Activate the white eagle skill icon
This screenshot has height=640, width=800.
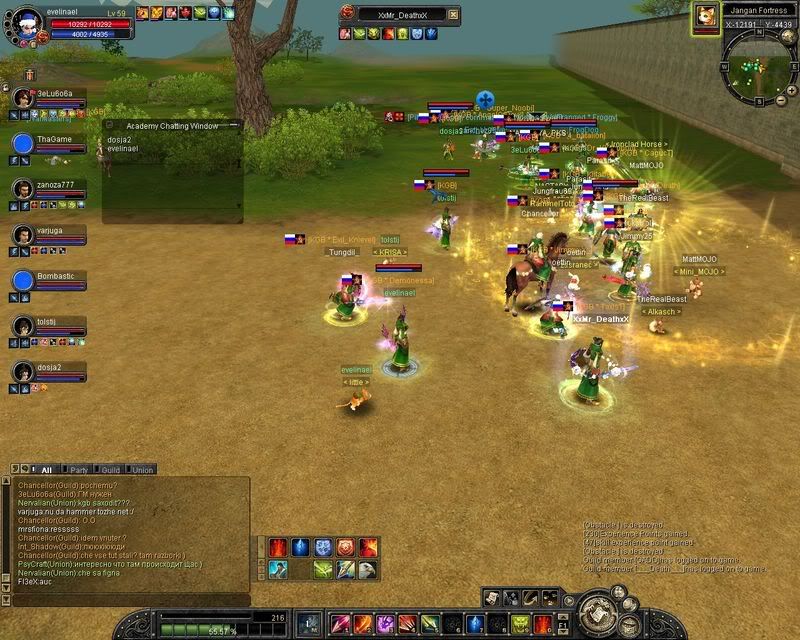click(367, 569)
